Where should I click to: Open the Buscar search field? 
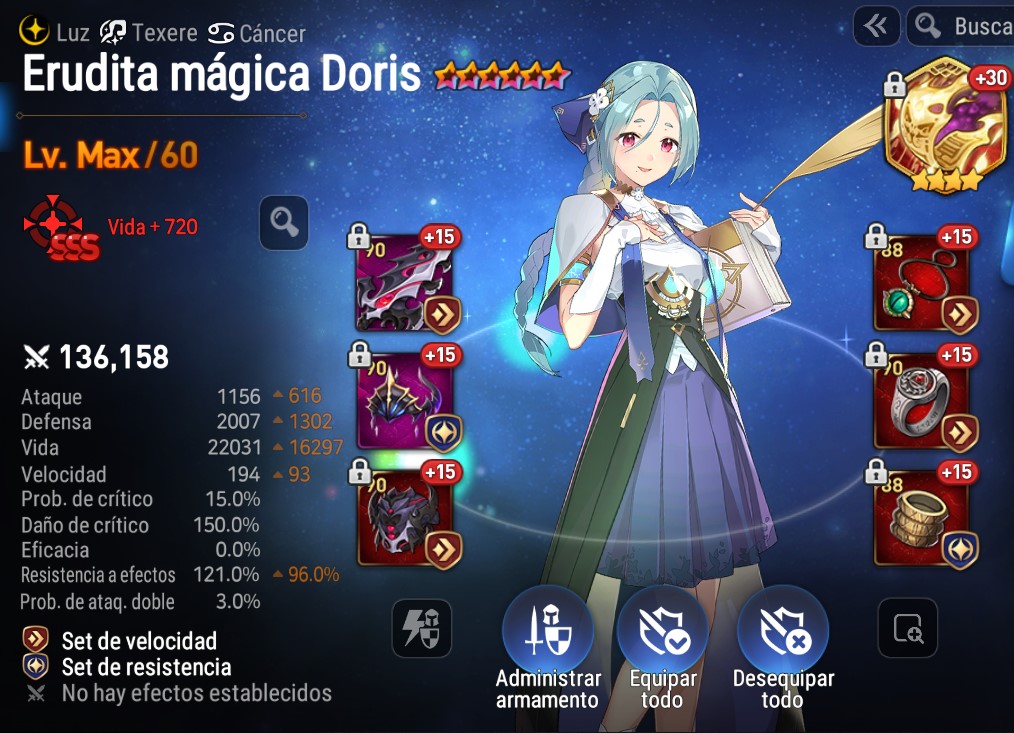click(964, 26)
